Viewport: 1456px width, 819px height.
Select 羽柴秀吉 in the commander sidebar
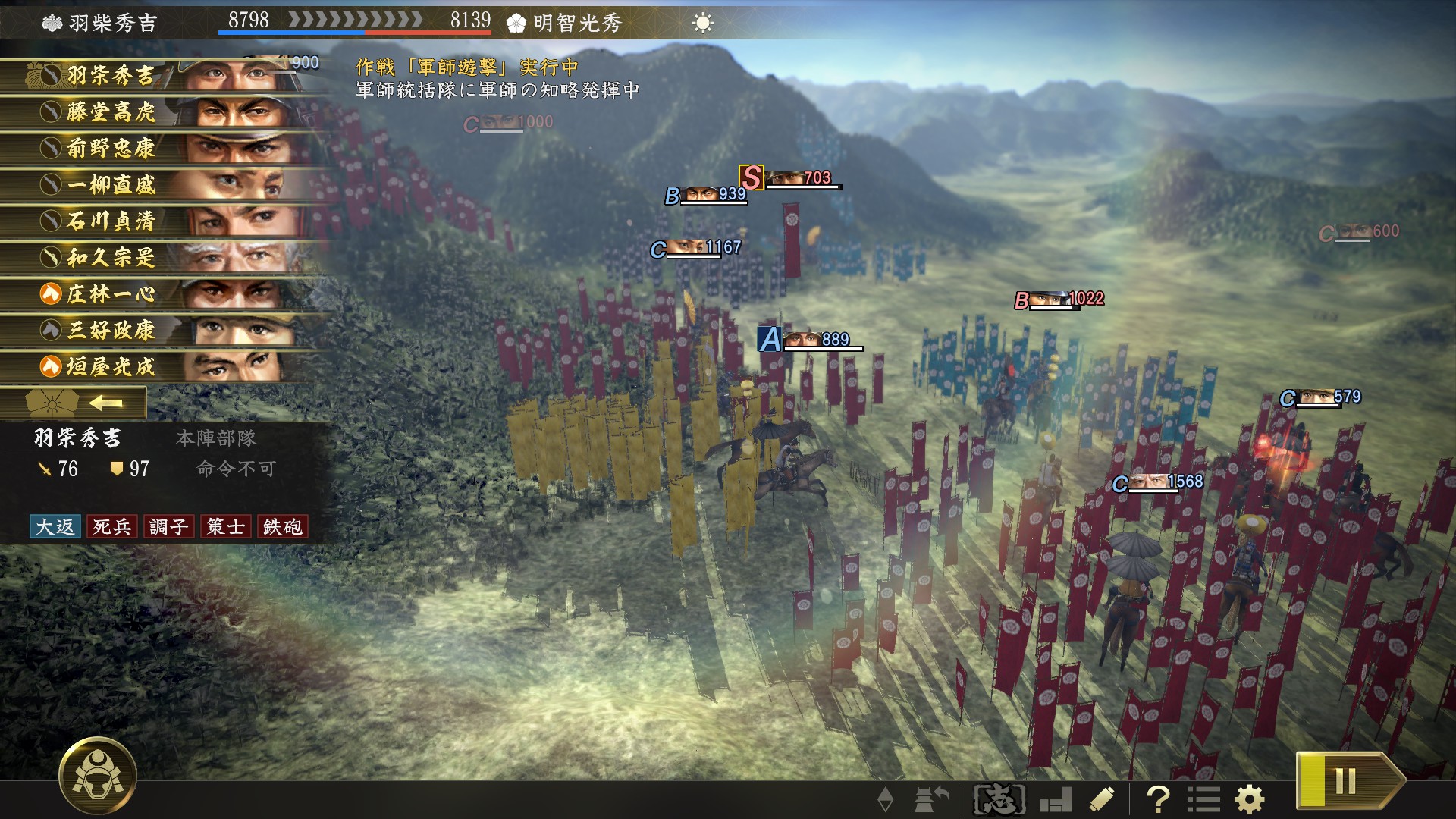[x=106, y=76]
